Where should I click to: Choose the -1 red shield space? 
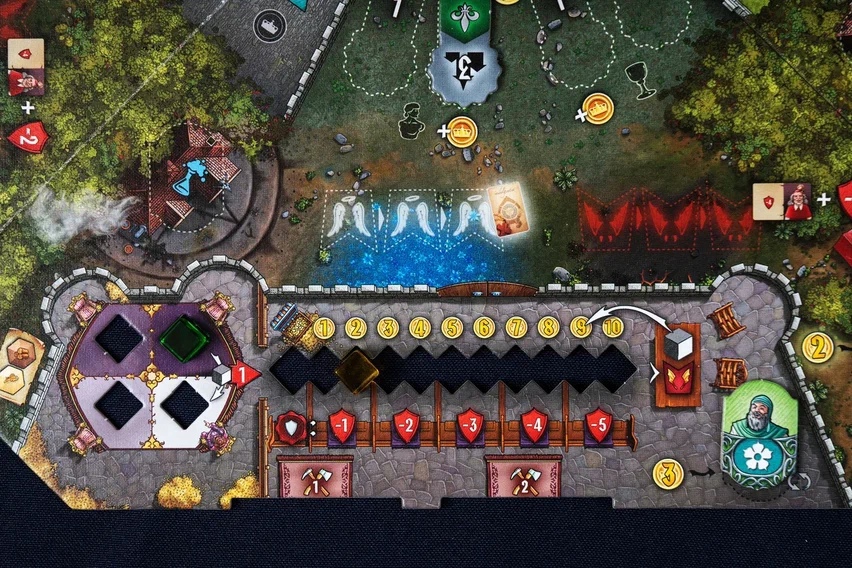coord(342,424)
